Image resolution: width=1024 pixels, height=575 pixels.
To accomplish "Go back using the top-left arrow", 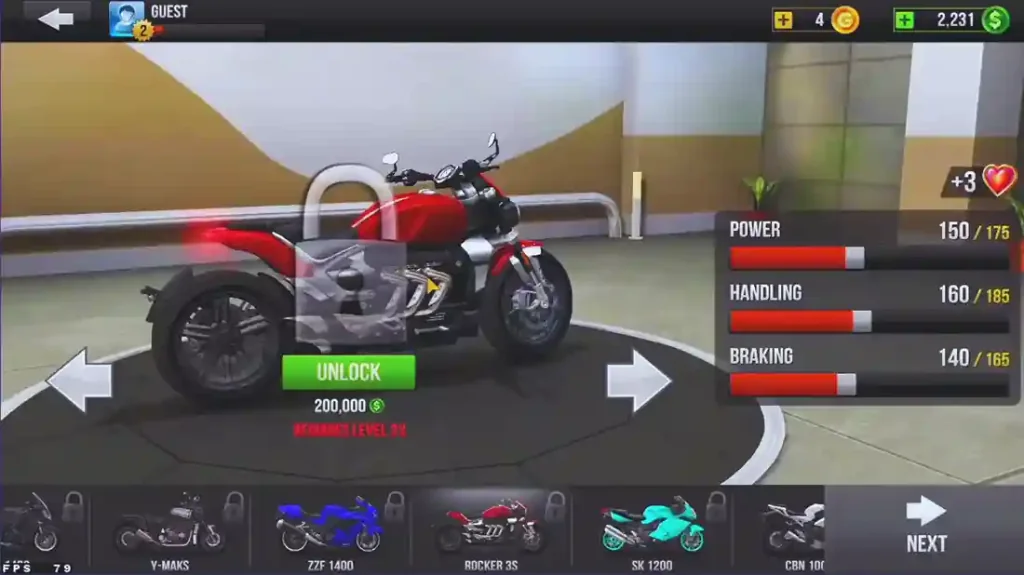I will 55,18.
